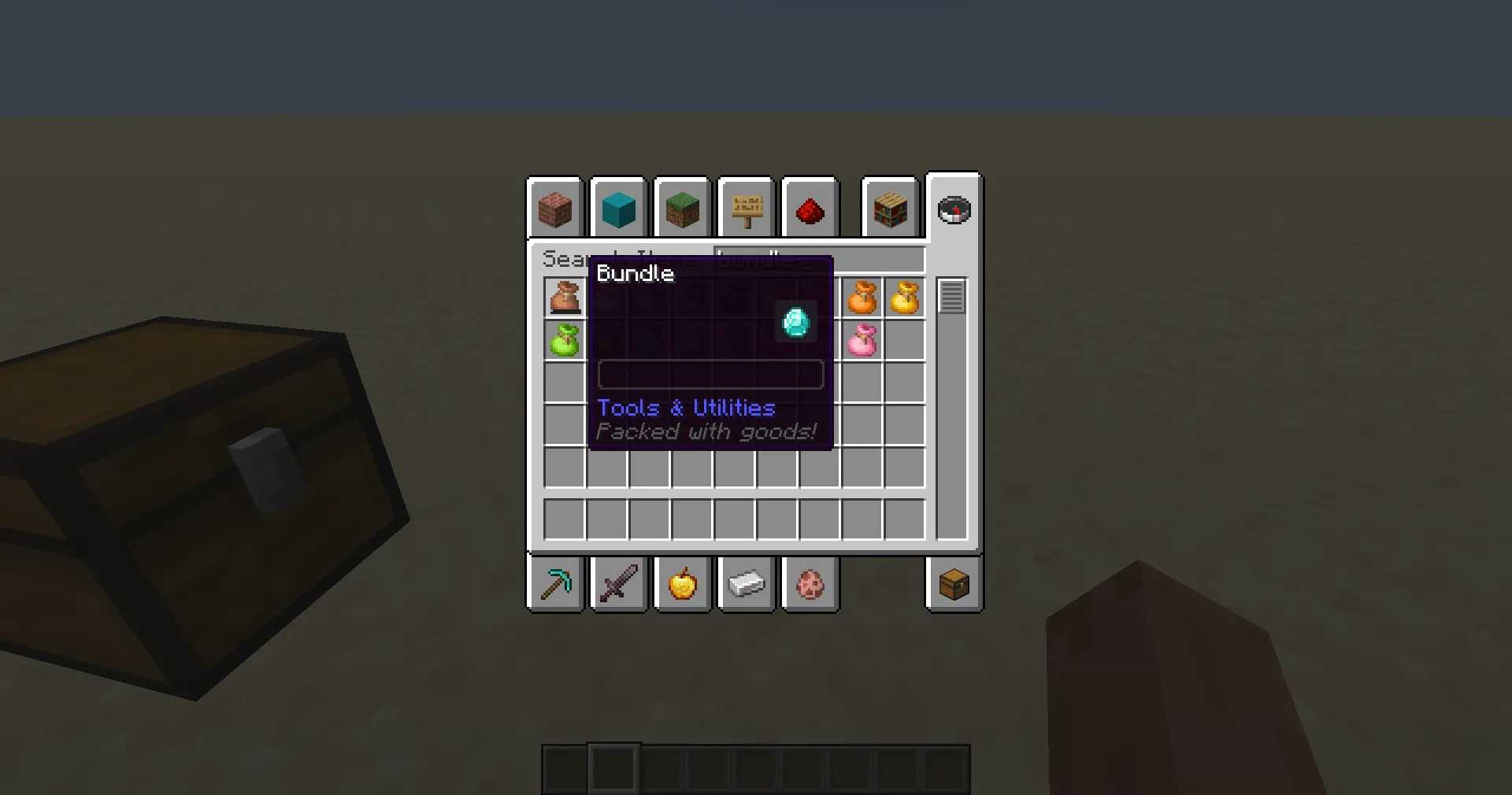
Task: Open the Spawn Eggs tab
Action: [x=810, y=584]
